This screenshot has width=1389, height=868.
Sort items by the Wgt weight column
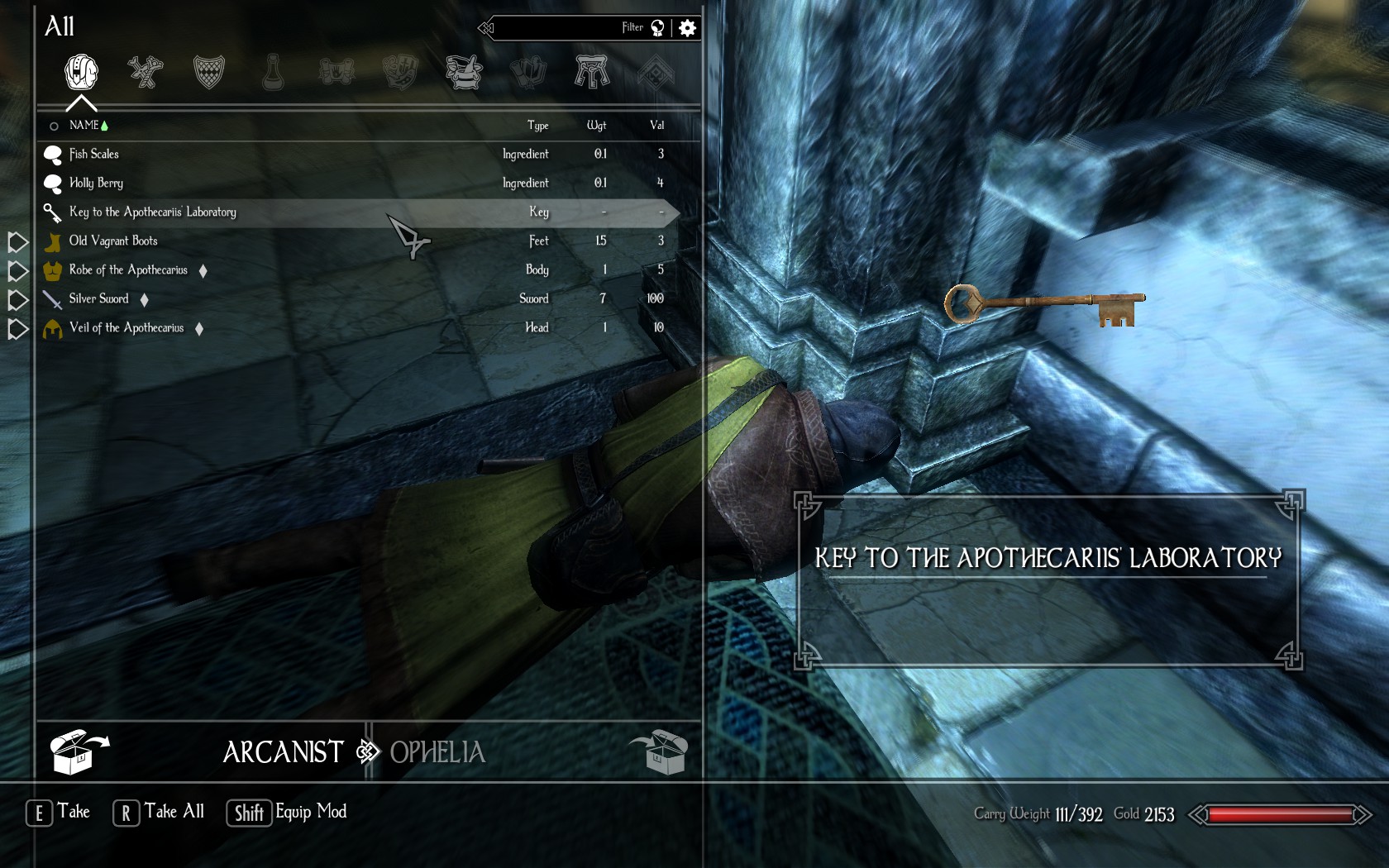(x=596, y=126)
